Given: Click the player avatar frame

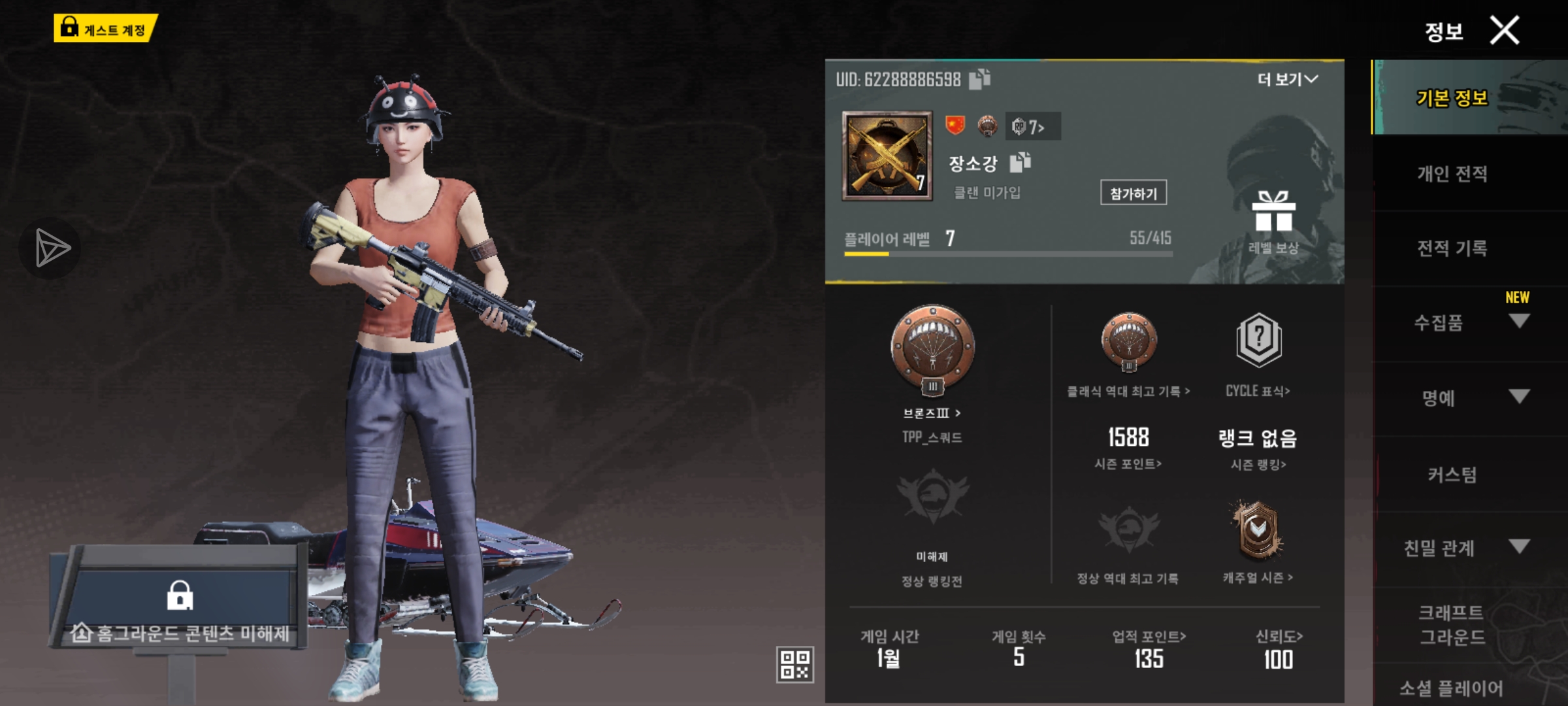Looking at the screenshot, I should 887,156.
